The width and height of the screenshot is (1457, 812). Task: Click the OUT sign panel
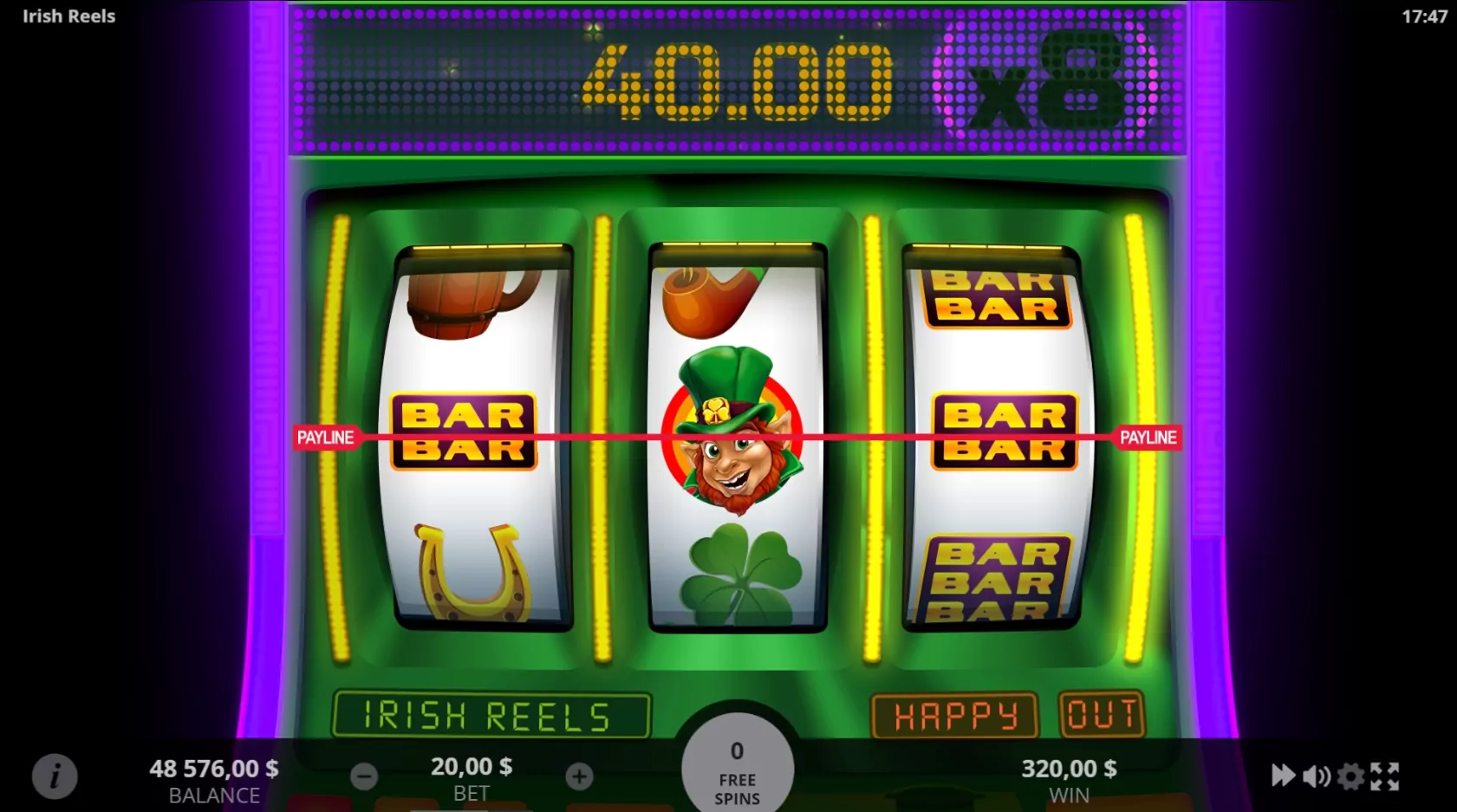click(x=1103, y=712)
